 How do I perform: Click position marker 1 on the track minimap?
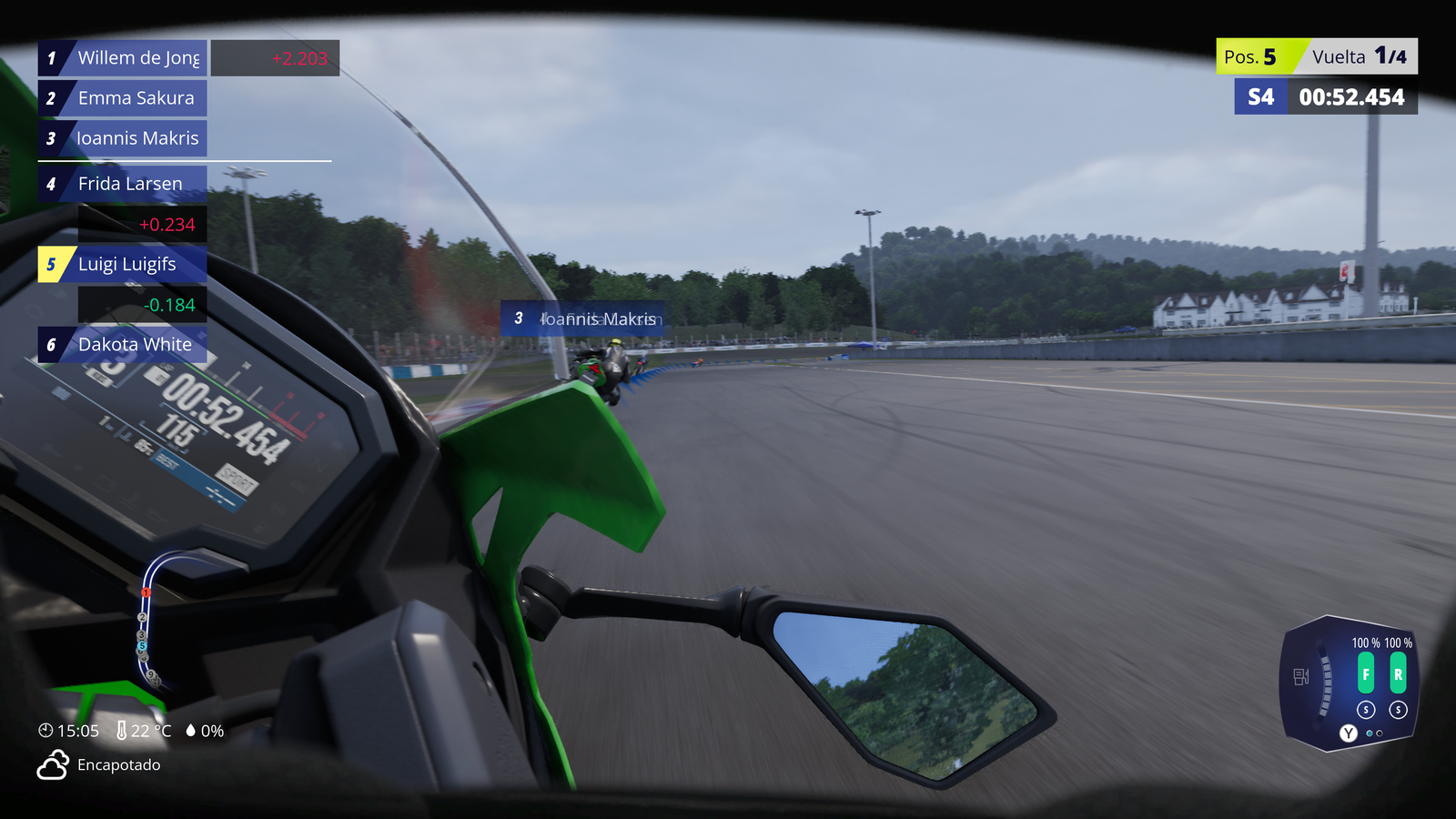pyautogui.click(x=146, y=591)
